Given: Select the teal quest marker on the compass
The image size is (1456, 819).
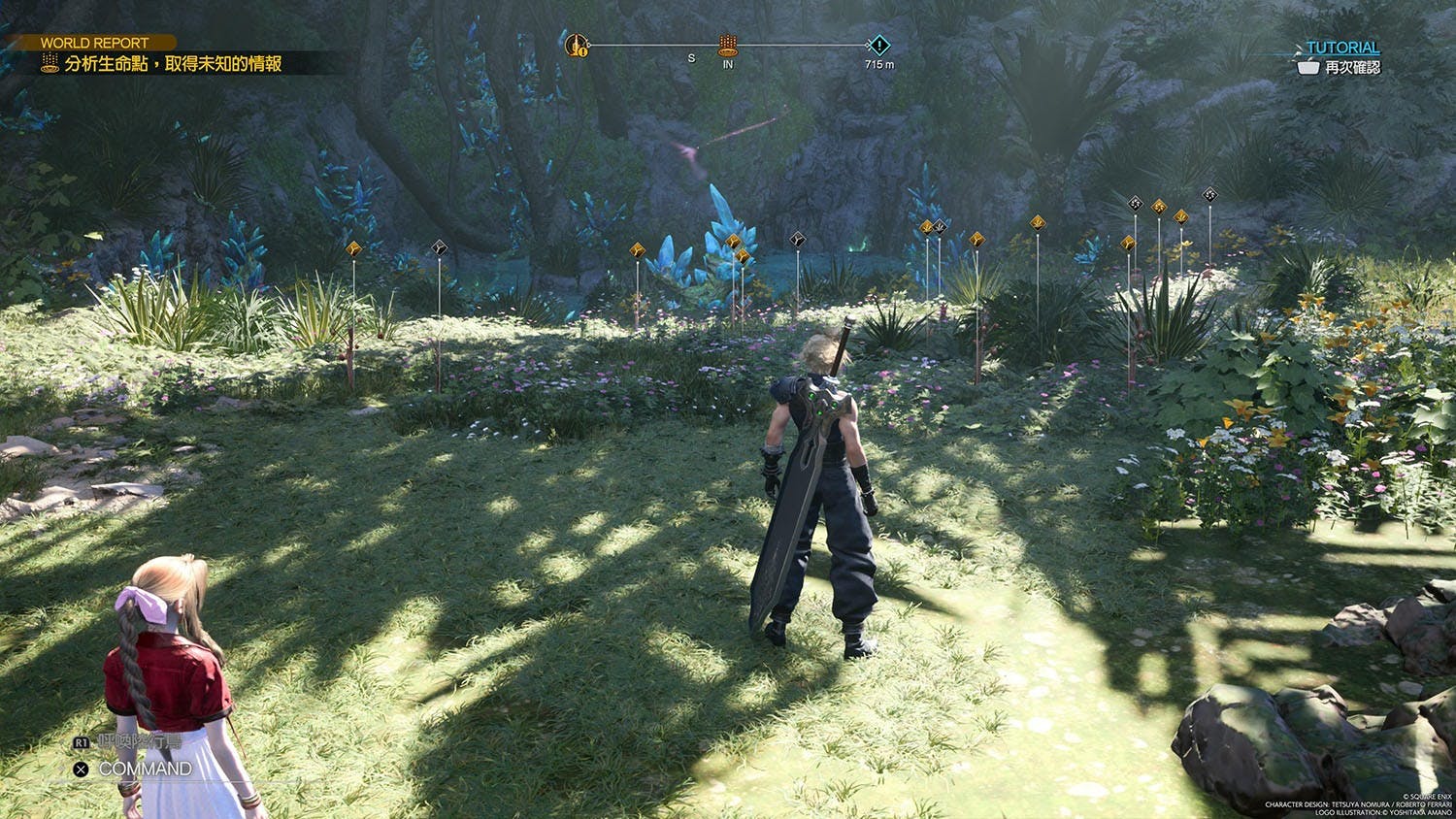Looking at the screenshot, I should coord(878,45).
